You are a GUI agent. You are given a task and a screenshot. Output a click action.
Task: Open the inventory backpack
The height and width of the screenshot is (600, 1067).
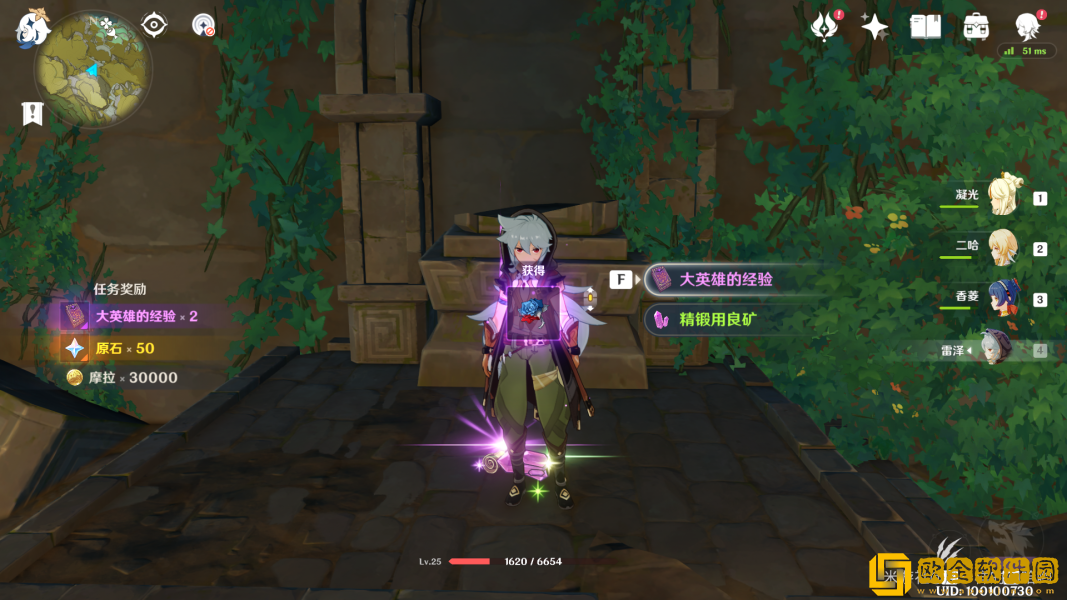coord(976,27)
